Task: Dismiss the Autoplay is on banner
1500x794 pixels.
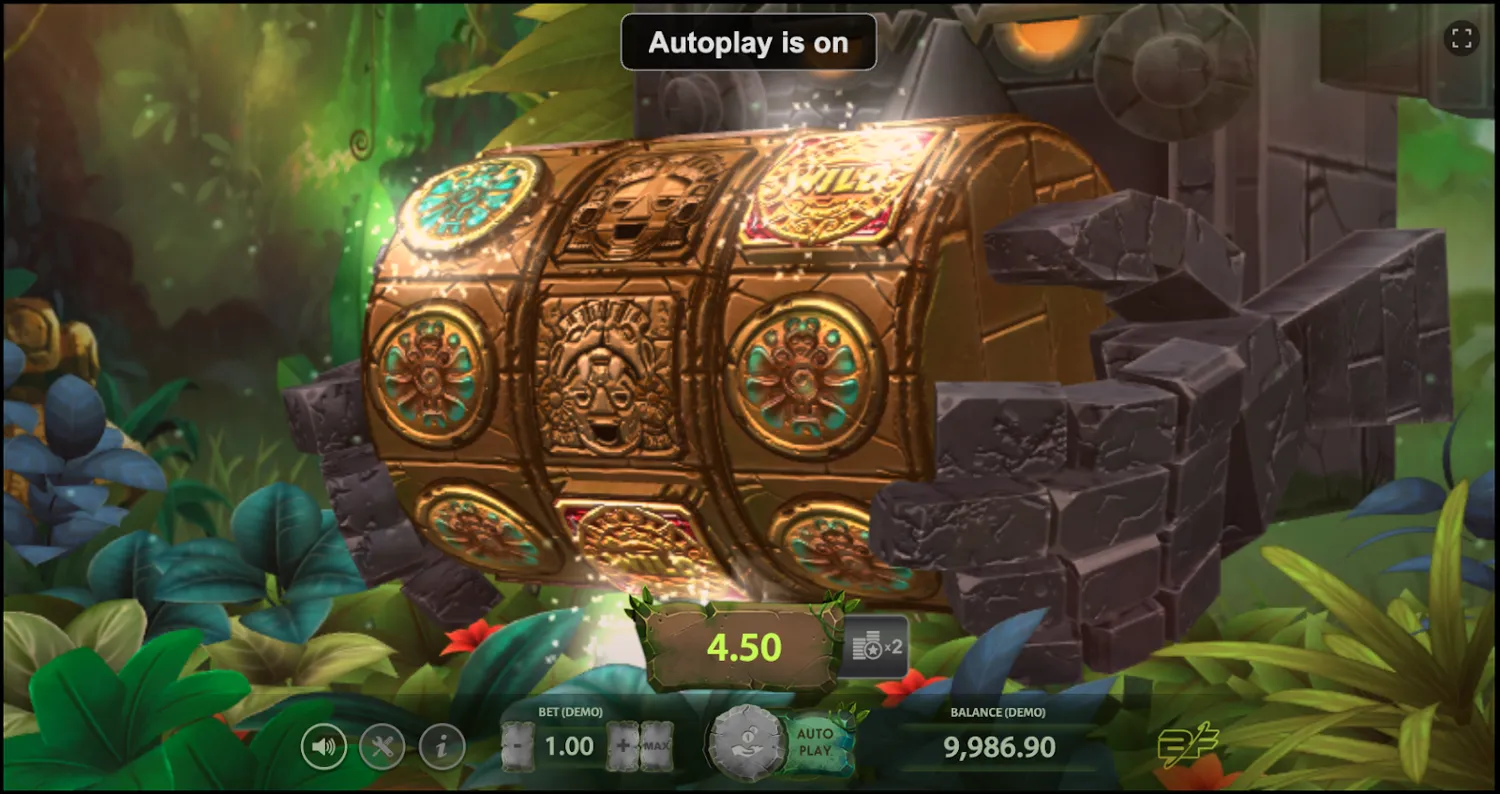Action: pyautogui.click(x=748, y=42)
